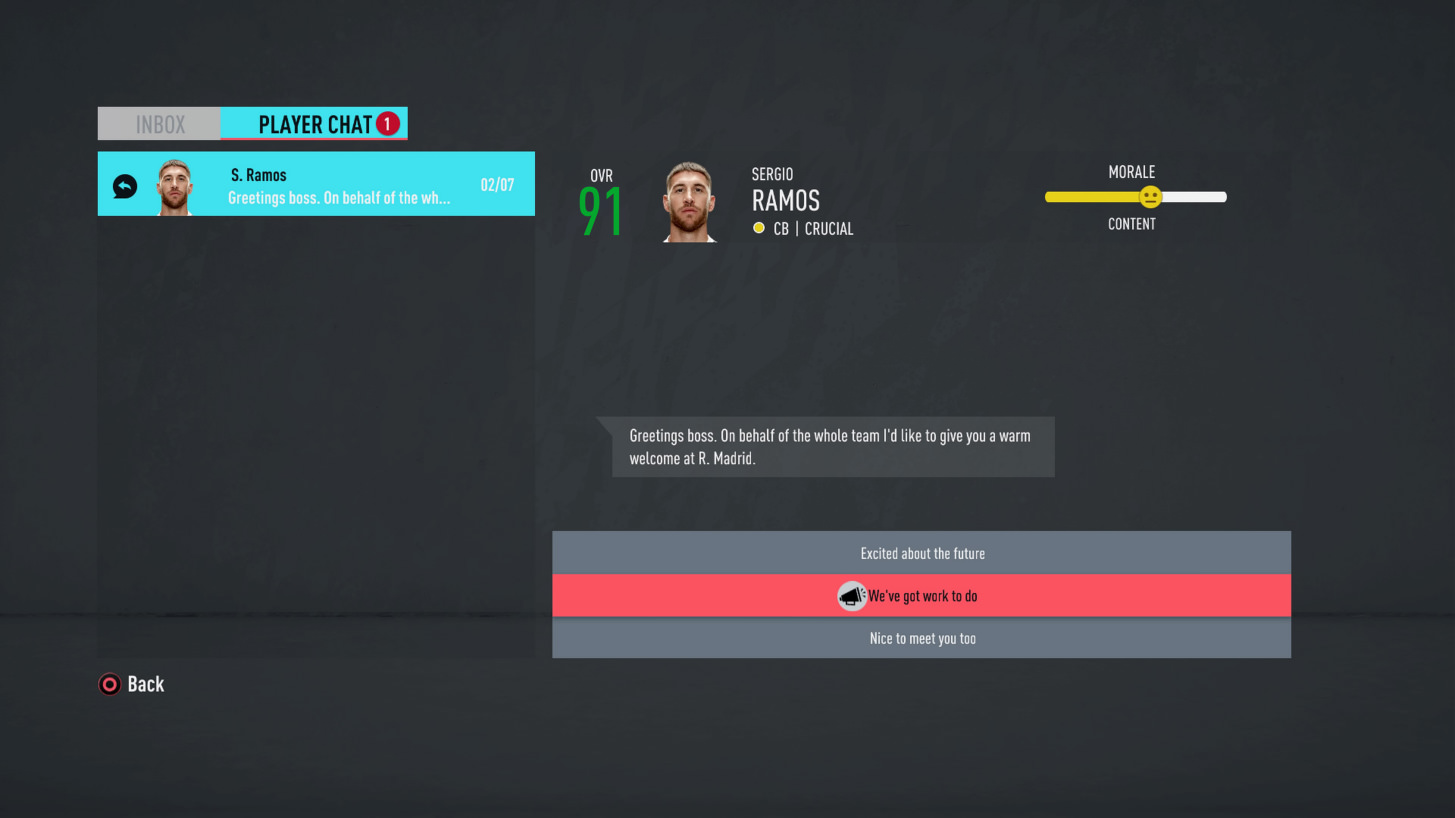Image resolution: width=1455 pixels, height=818 pixels.
Task: Click the red Back button icon
Action: click(x=109, y=684)
